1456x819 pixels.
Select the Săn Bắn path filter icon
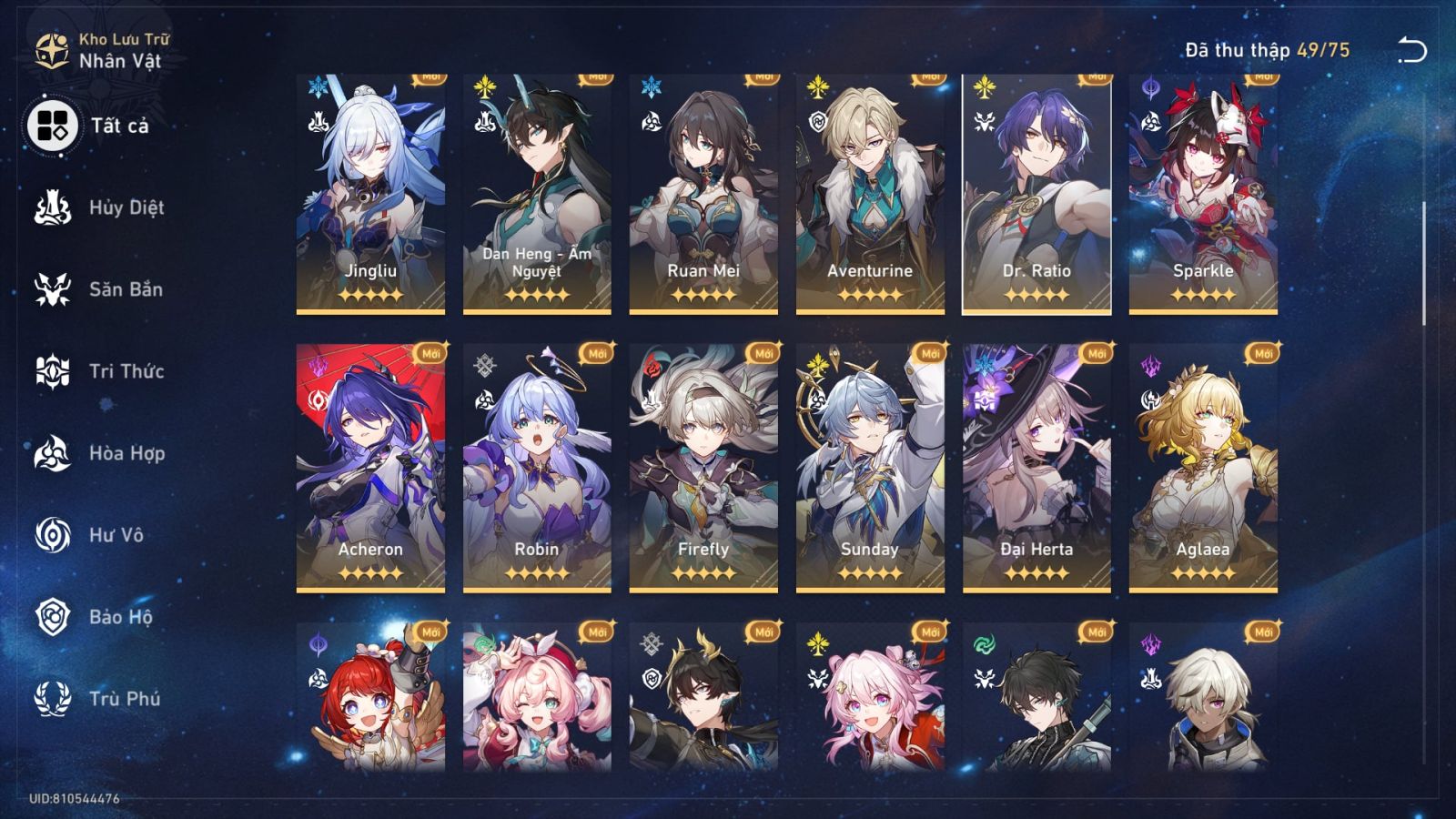(x=55, y=289)
